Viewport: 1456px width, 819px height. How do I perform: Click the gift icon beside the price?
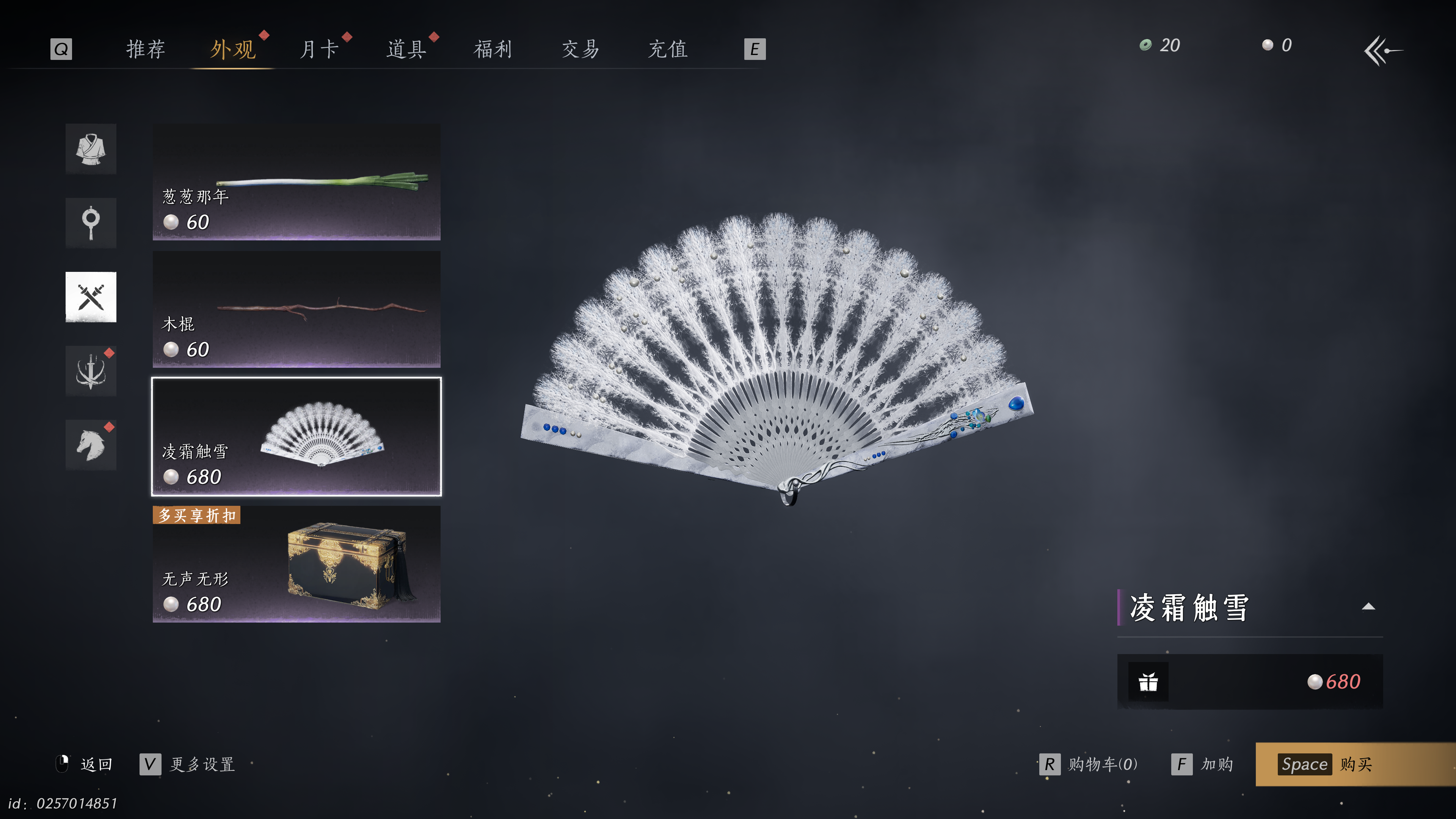(x=1148, y=682)
